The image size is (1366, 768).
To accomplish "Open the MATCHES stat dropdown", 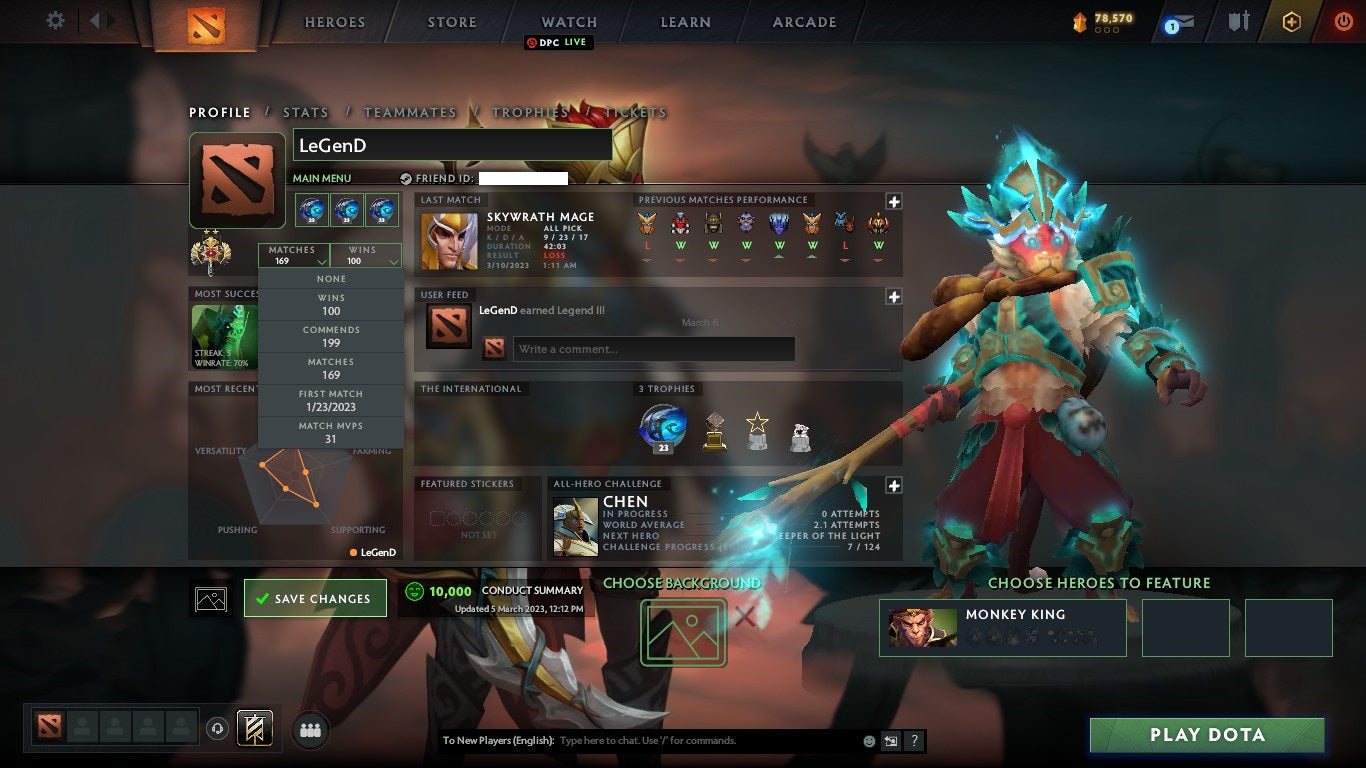I will click(x=293, y=254).
